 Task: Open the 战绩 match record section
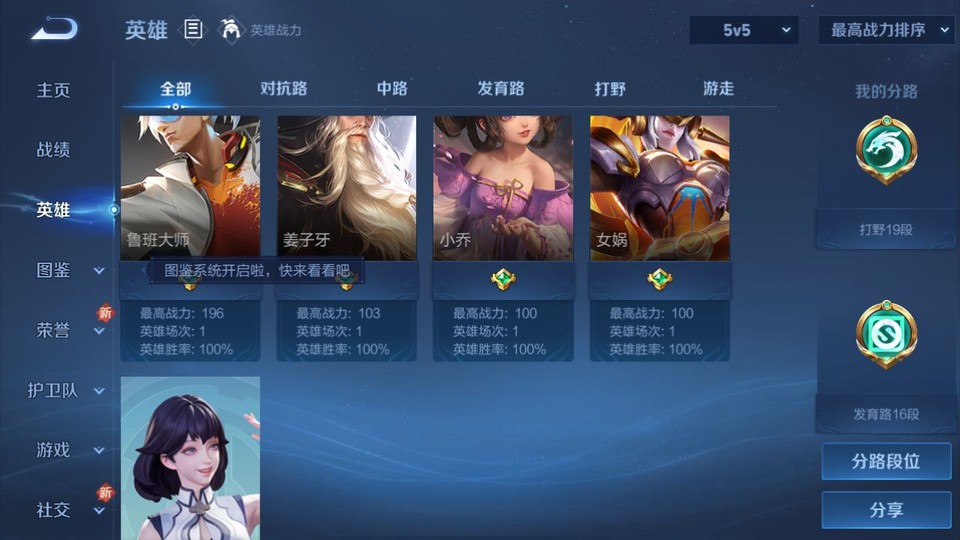point(54,150)
